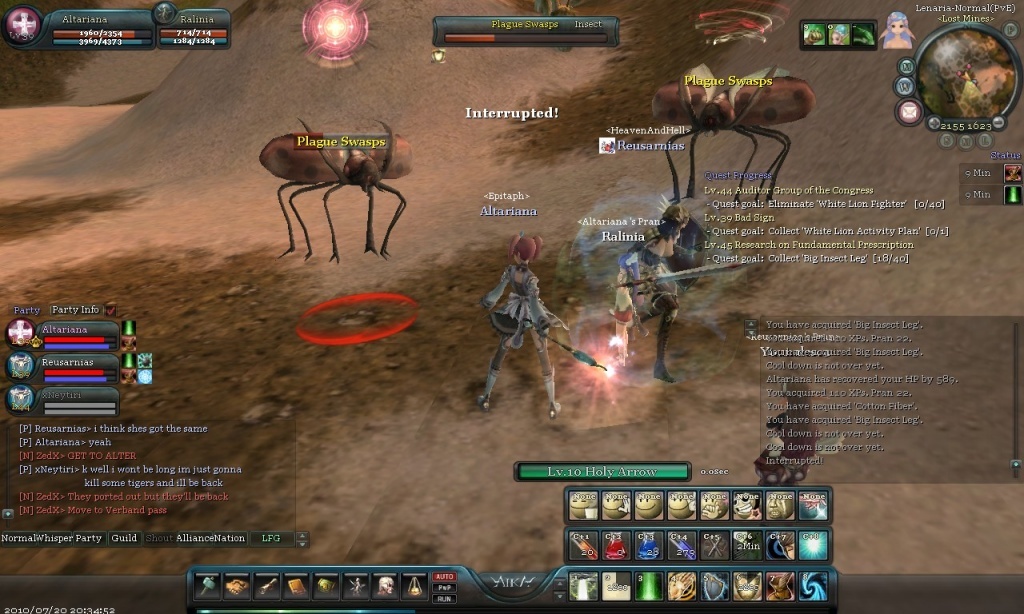The image size is (1024, 614).
Task: Toggle the RUN button
Action: pyautogui.click(x=444, y=598)
